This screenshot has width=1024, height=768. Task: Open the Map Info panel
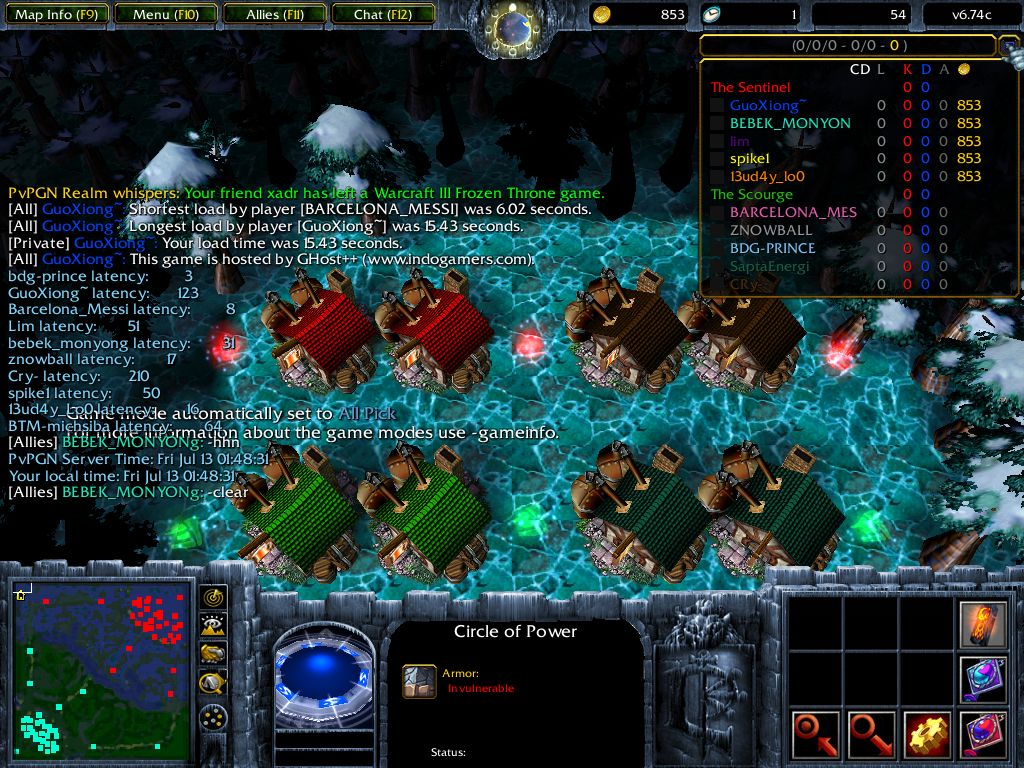pos(55,15)
